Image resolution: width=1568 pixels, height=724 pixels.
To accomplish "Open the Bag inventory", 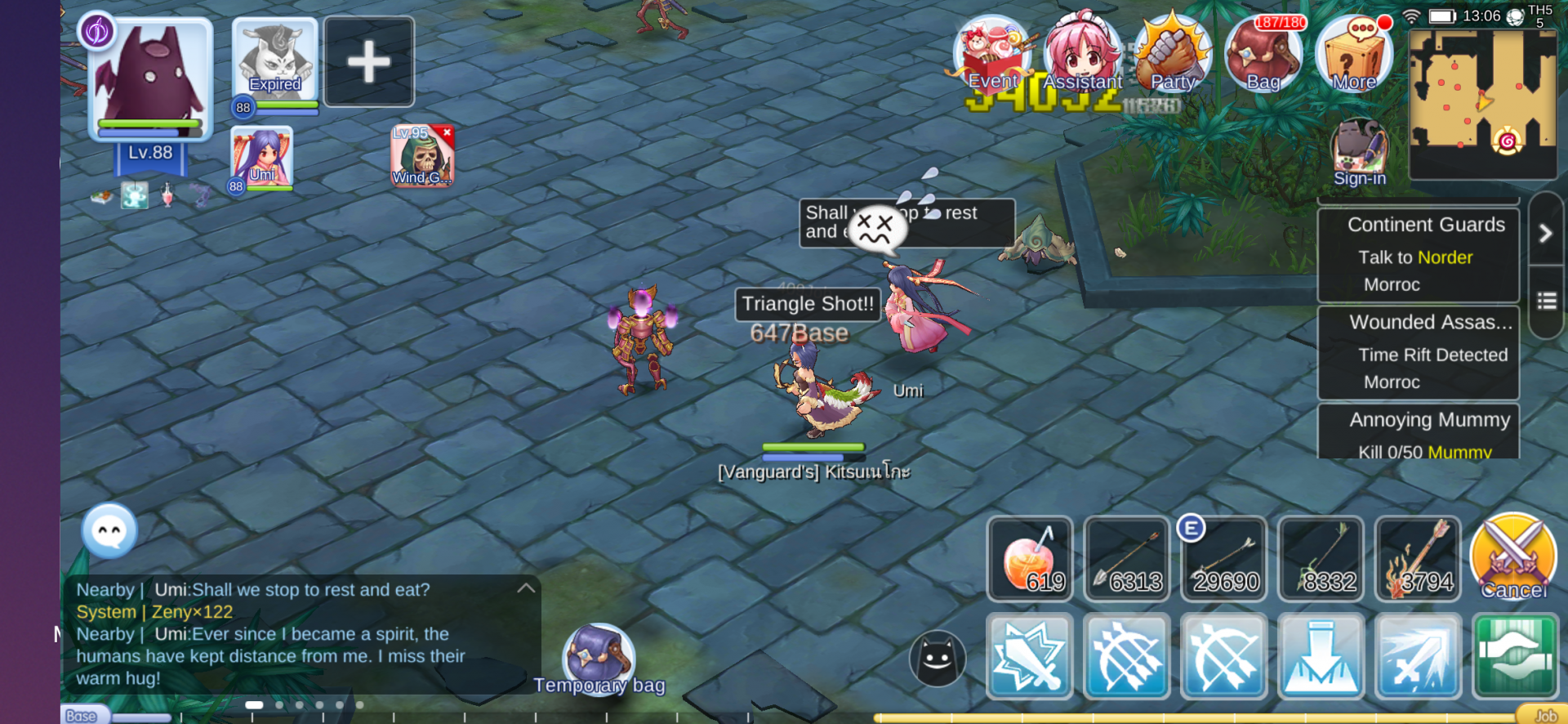I will (x=1263, y=54).
